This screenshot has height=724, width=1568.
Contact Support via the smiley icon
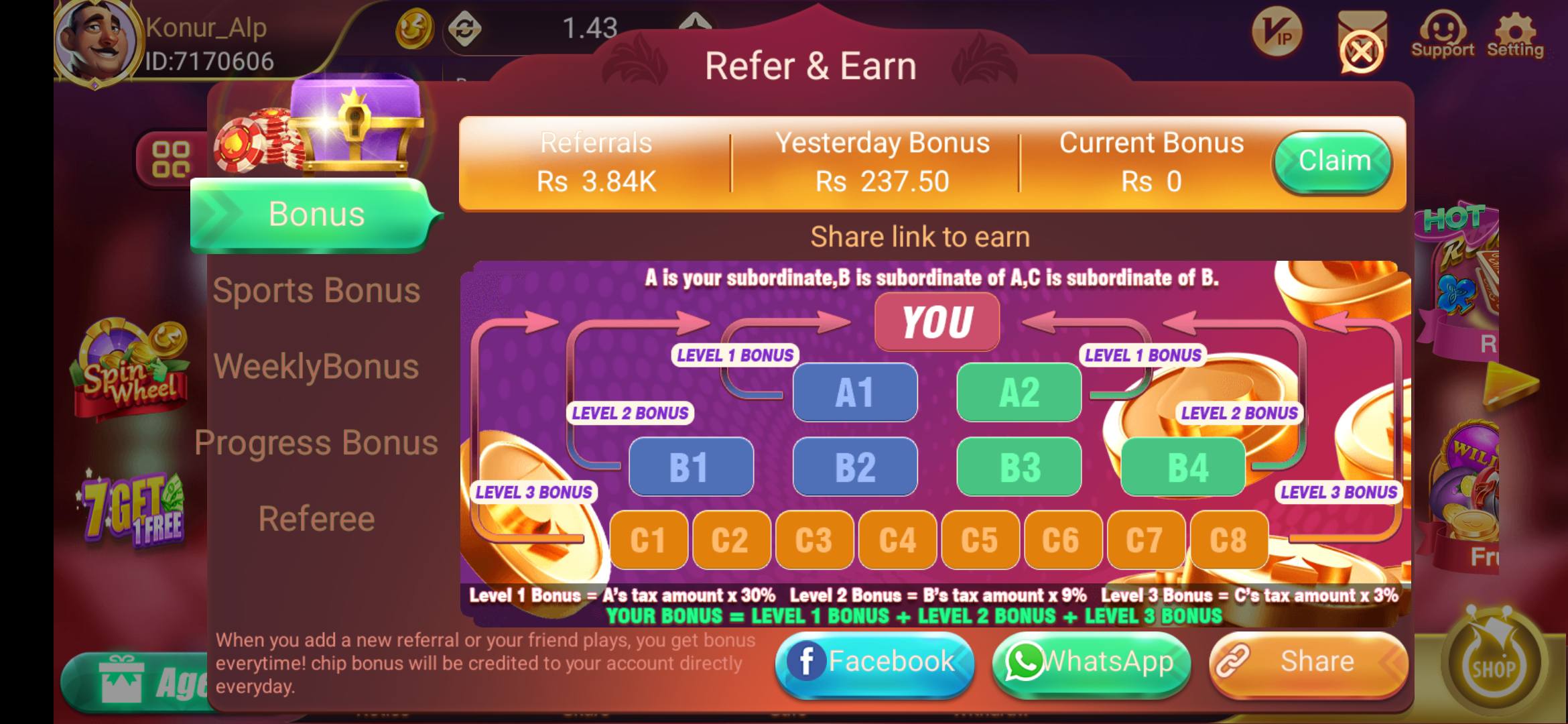coord(1443,30)
